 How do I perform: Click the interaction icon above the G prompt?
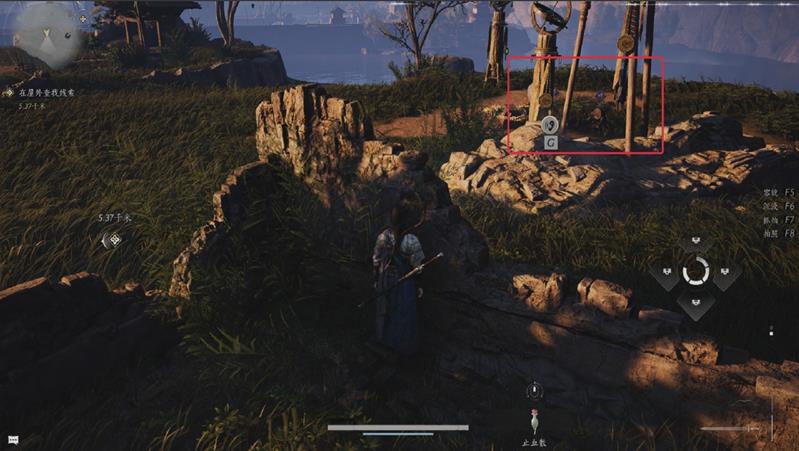(550, 125)
